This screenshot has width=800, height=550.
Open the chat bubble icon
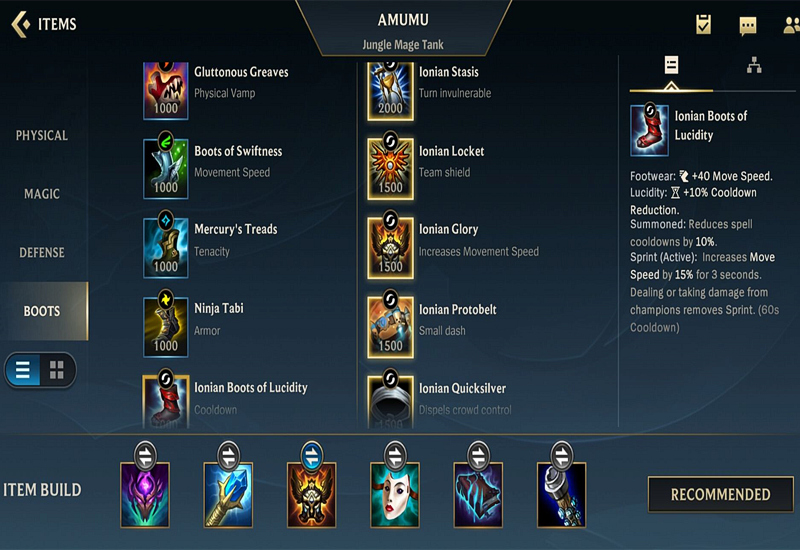(x=748, y=26)
